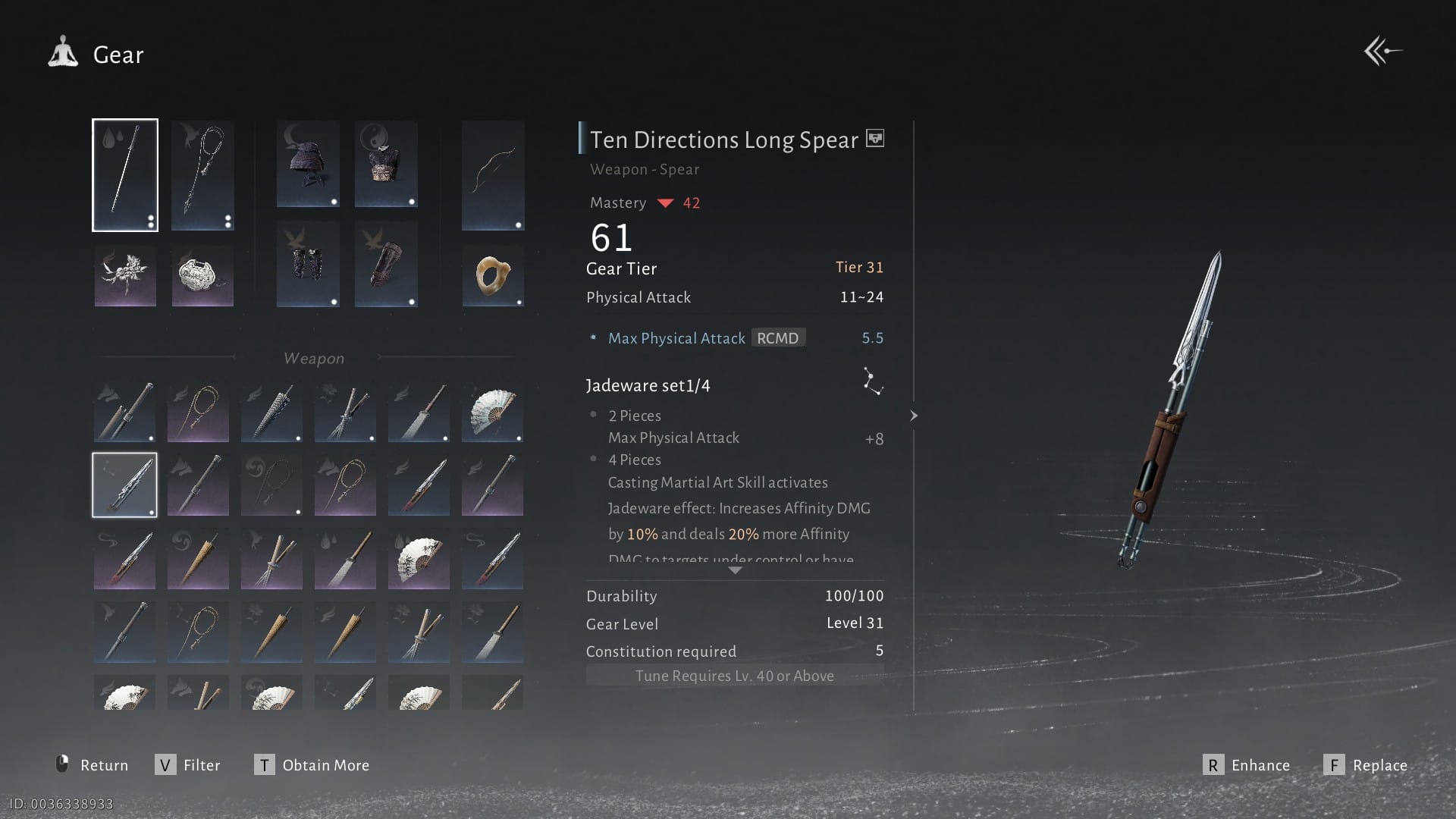The height and width of the screenshot is (819, 1456).
Task: Select the equipped rope dart slot
Action: click(202, 175)
